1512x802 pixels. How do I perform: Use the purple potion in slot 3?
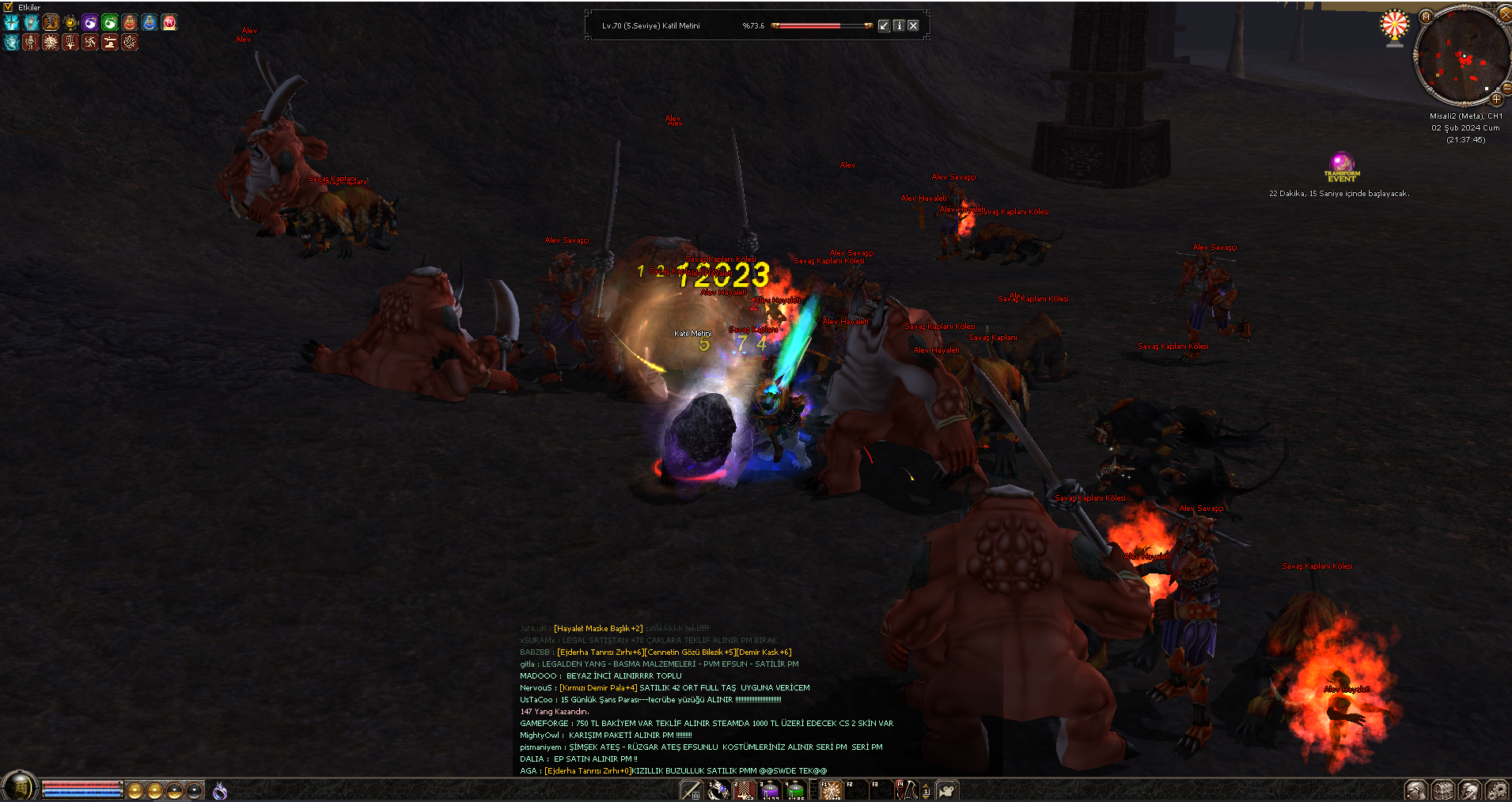coord(770,790)
